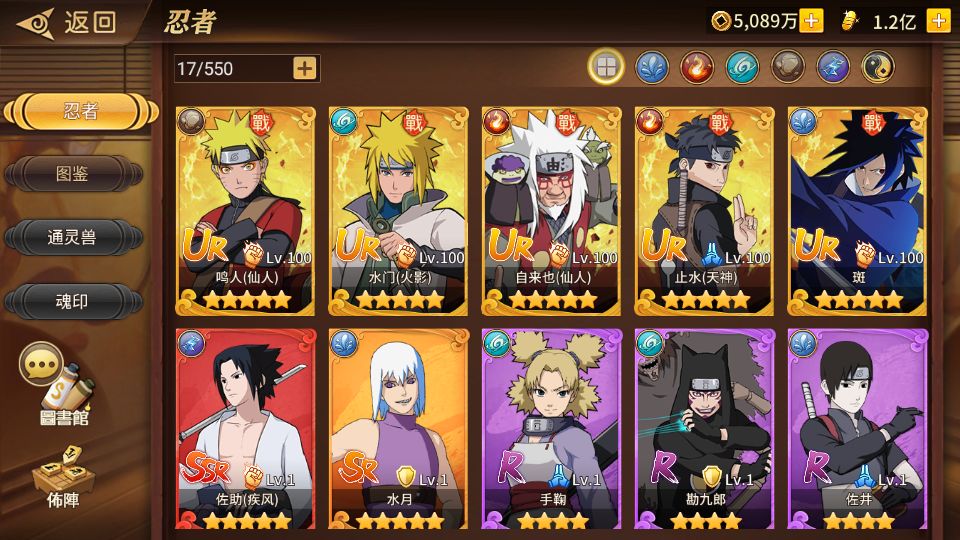Choose the 水月 SR card
The image size is (960, 540).
399,430
